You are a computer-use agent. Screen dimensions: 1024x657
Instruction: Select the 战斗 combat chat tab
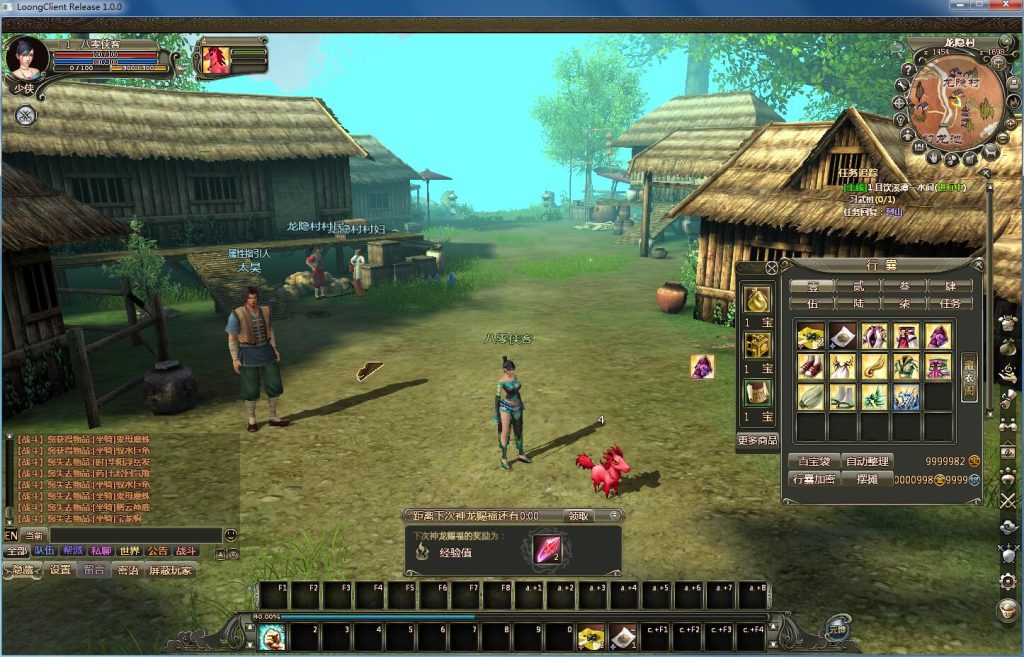[x=186, y=551]
